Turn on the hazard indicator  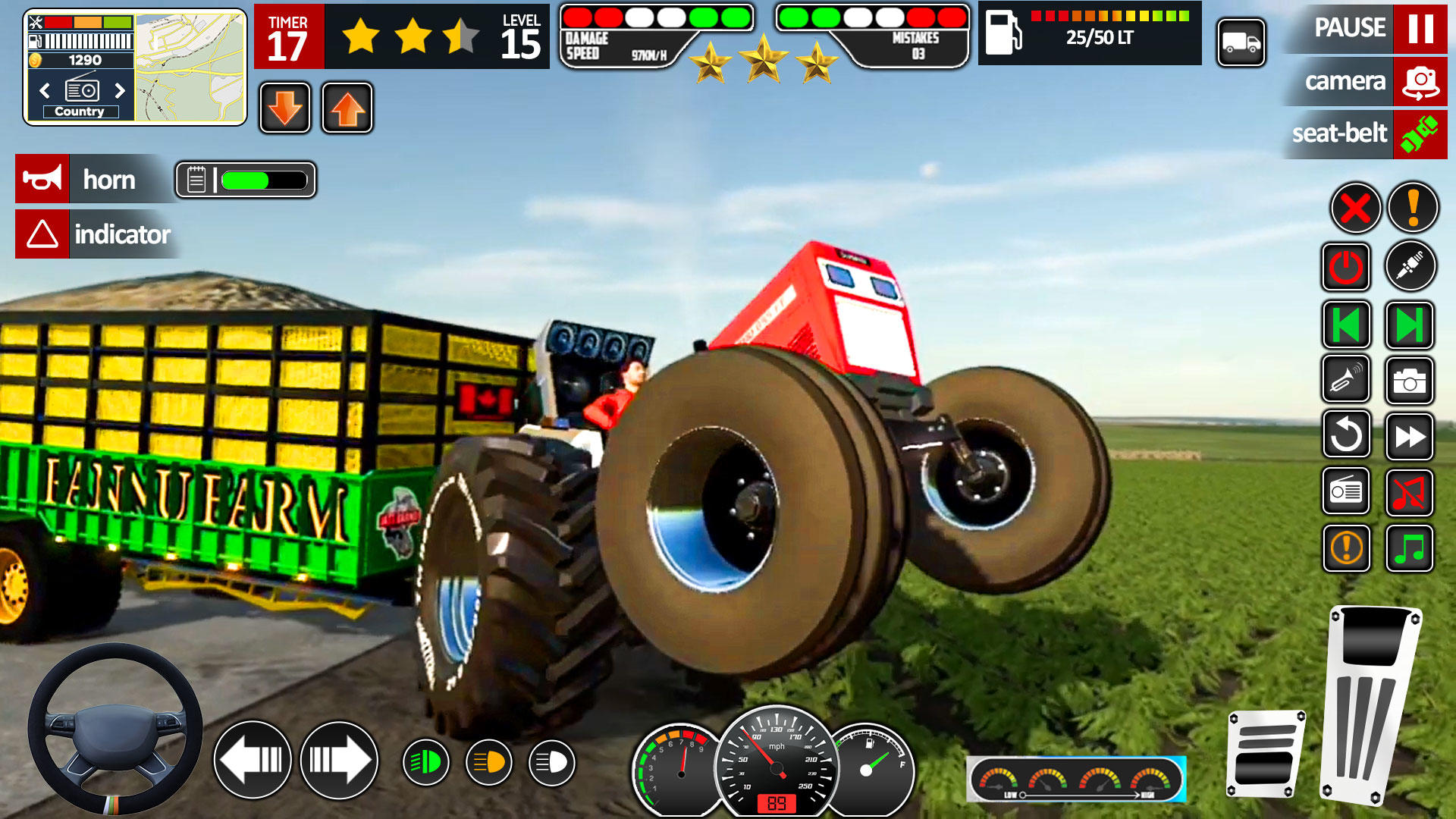(x=42, y=234)
